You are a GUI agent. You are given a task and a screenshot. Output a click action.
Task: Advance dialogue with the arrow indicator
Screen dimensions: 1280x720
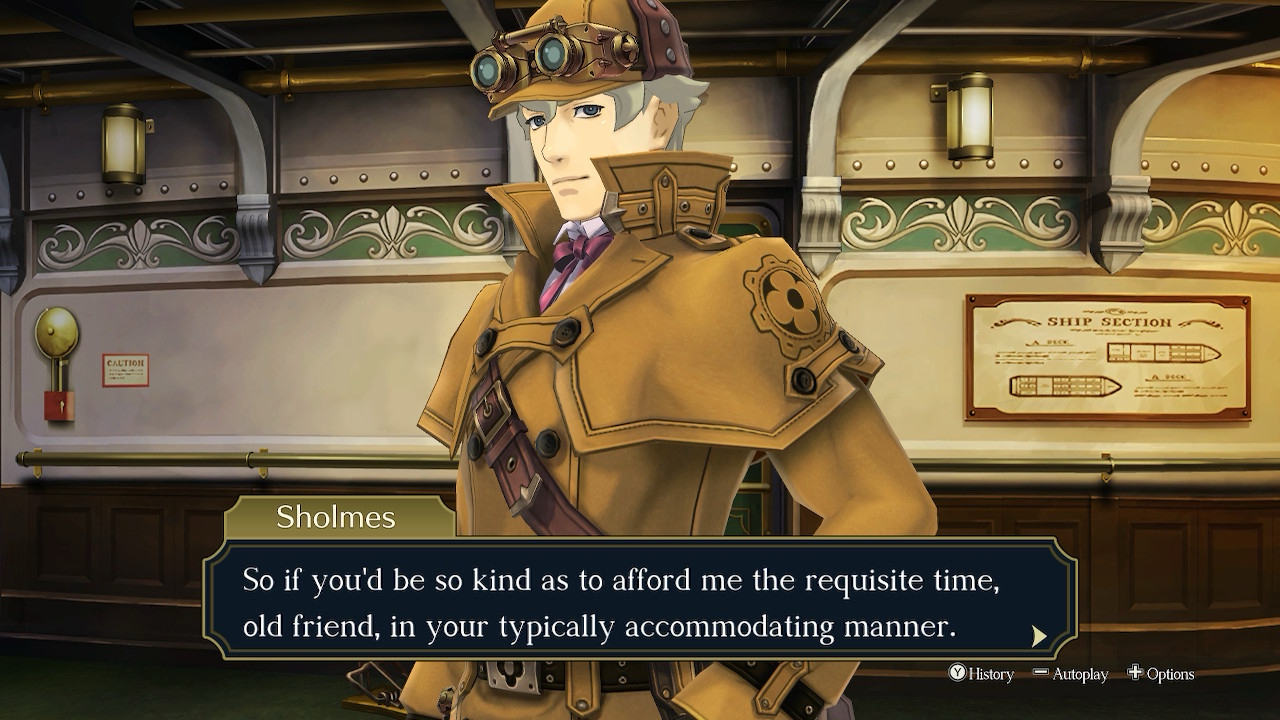tap(1039, 636)
